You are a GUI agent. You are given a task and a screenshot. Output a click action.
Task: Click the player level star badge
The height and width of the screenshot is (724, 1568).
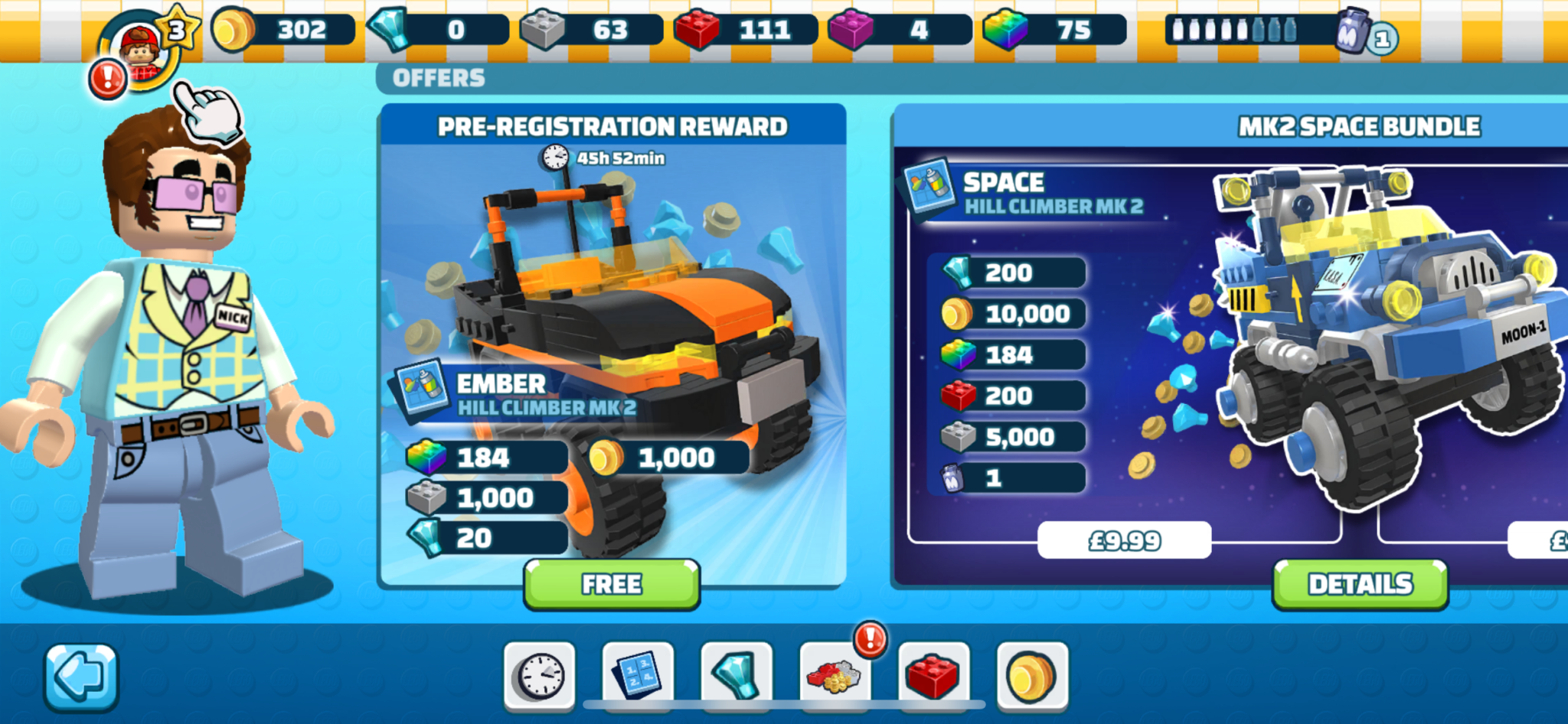(x=178, y=28)
